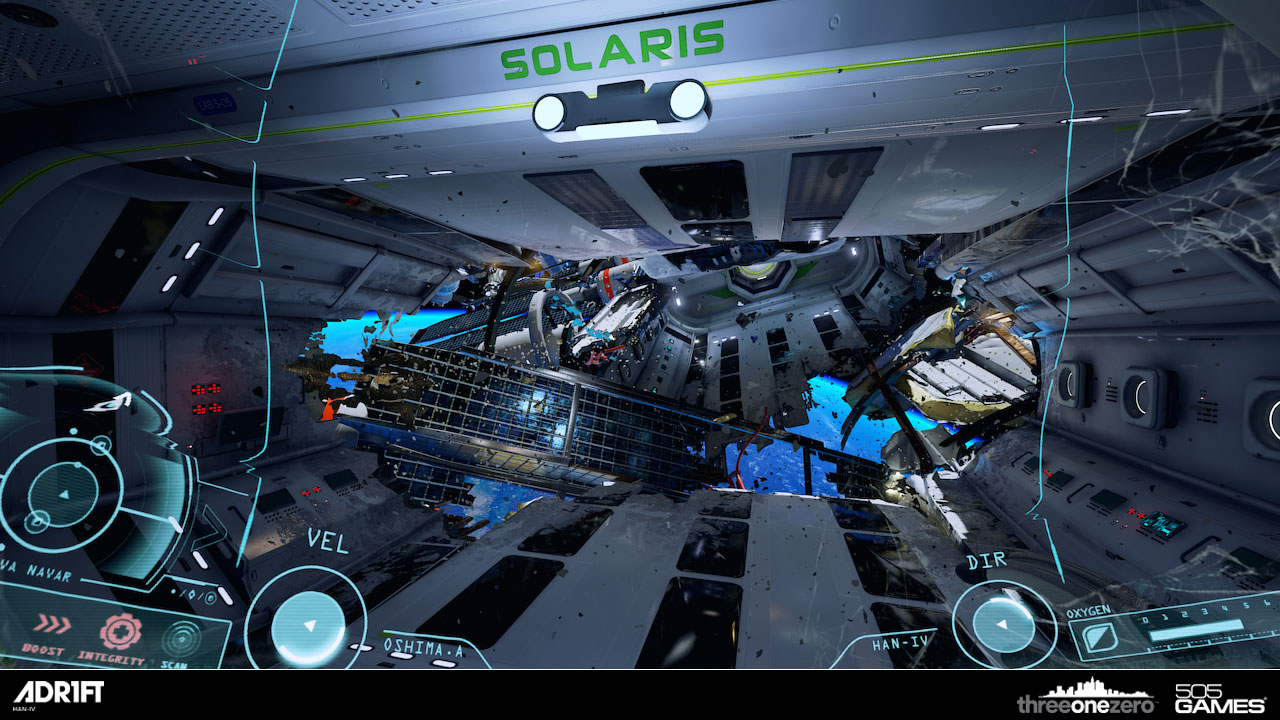This screenshot has height=720, width=1280.
Task: Click the light fixture below the SOLARIS sign
Action: coord(620,103)
